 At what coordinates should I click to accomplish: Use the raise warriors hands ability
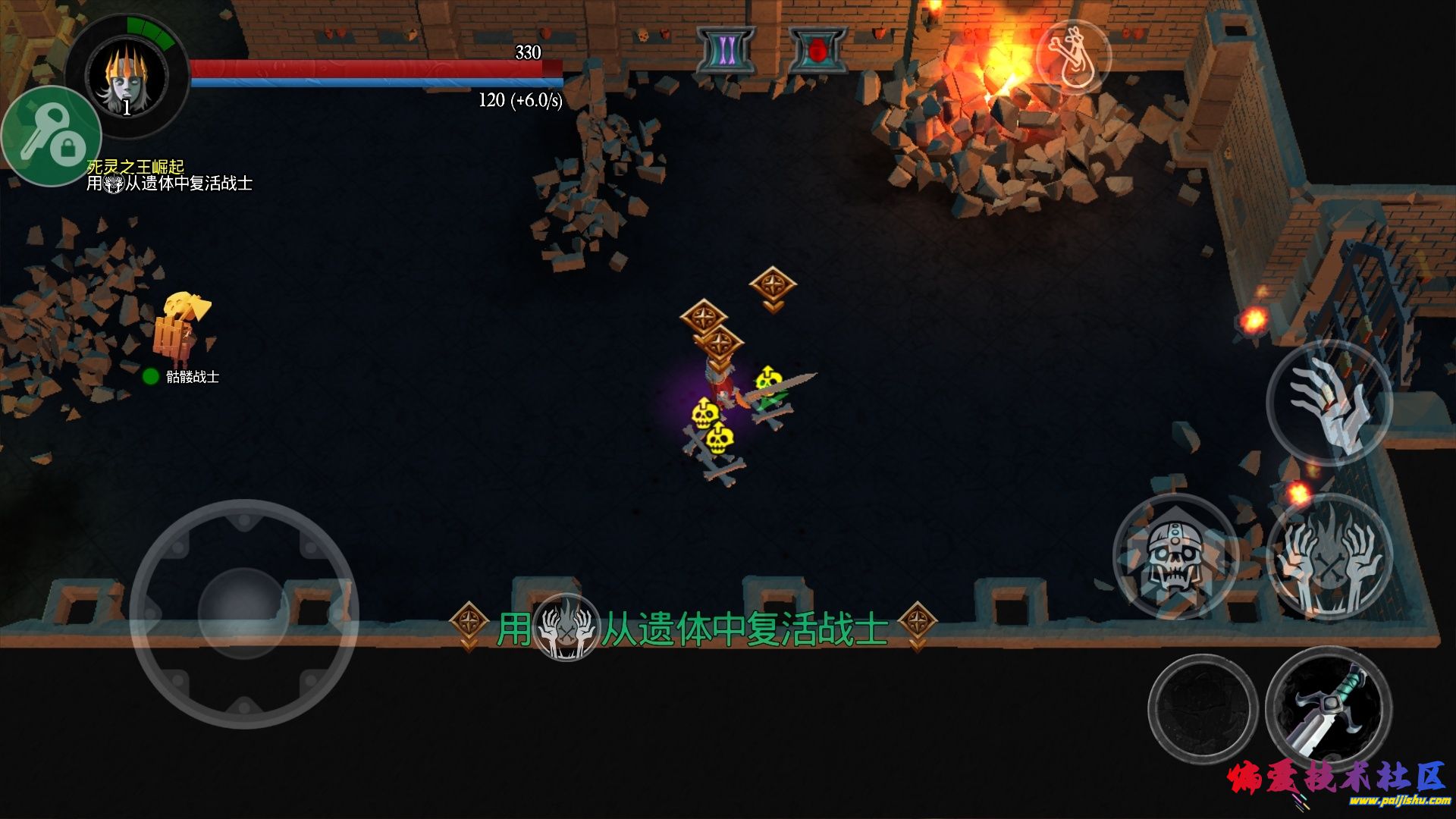(1329, 557)
